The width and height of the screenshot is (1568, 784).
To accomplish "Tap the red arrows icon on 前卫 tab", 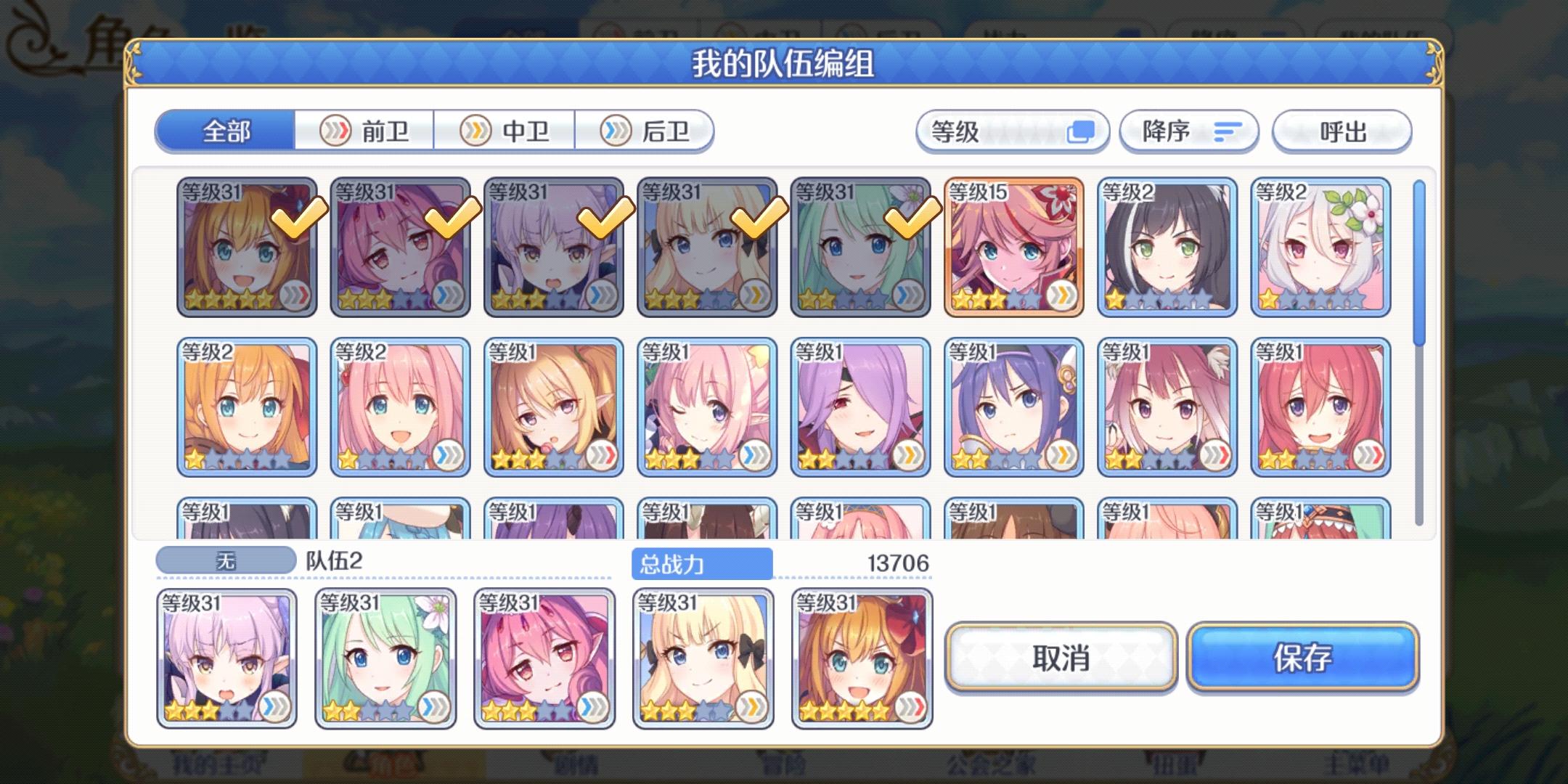I will click(335, 131).
